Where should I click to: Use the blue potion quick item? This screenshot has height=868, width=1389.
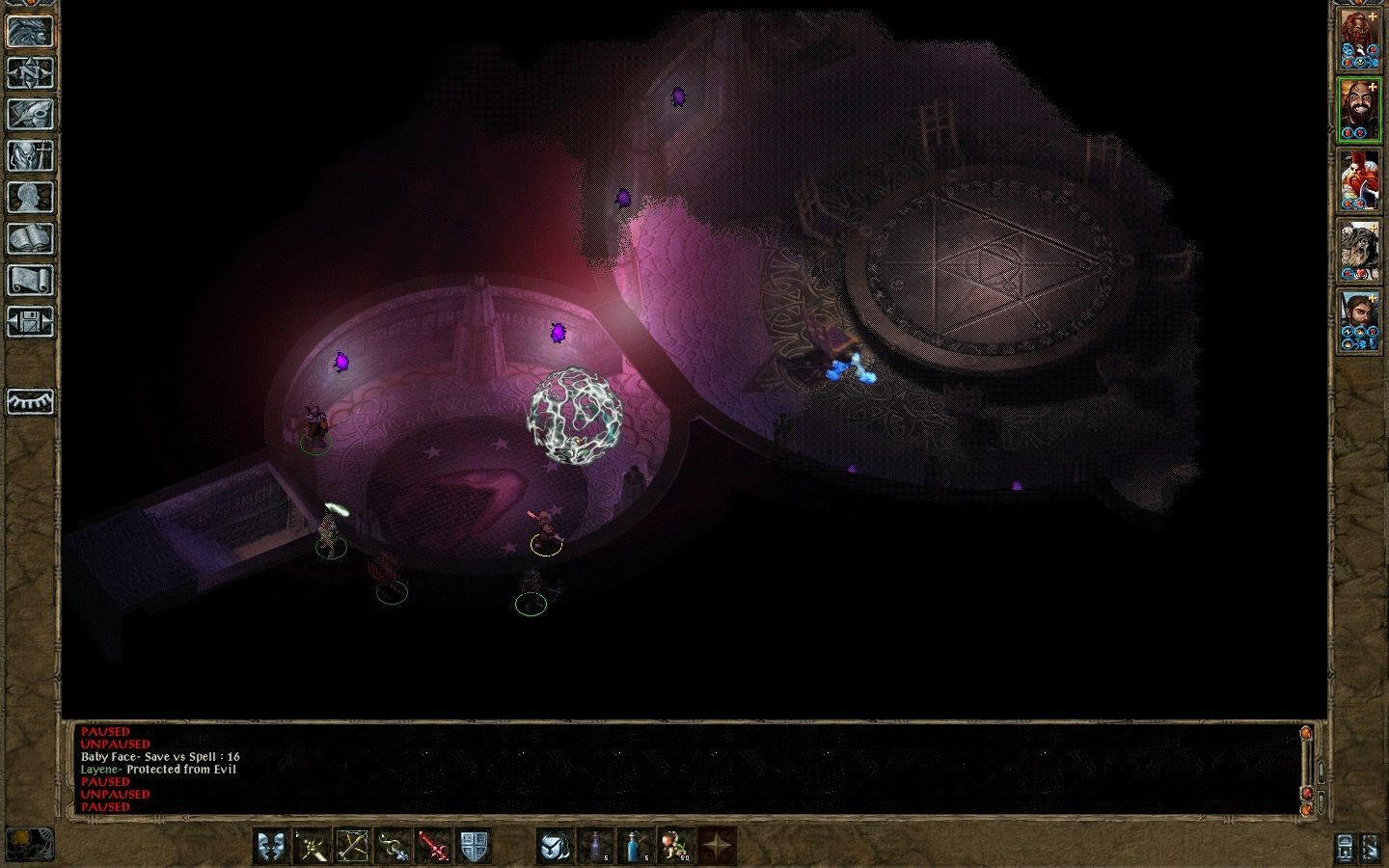pyautogui.click(x=636, y=846)
